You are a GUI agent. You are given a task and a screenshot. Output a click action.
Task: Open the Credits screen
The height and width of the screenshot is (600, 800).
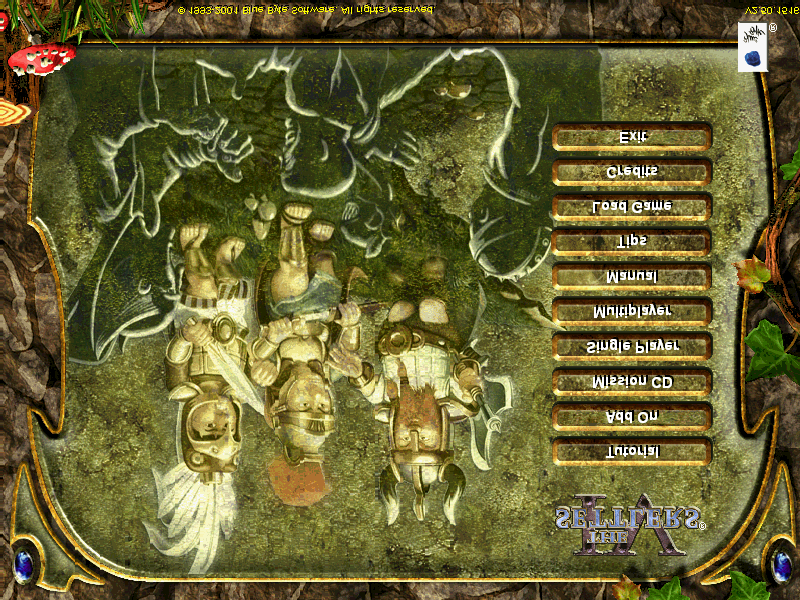[x=632, y=171]
